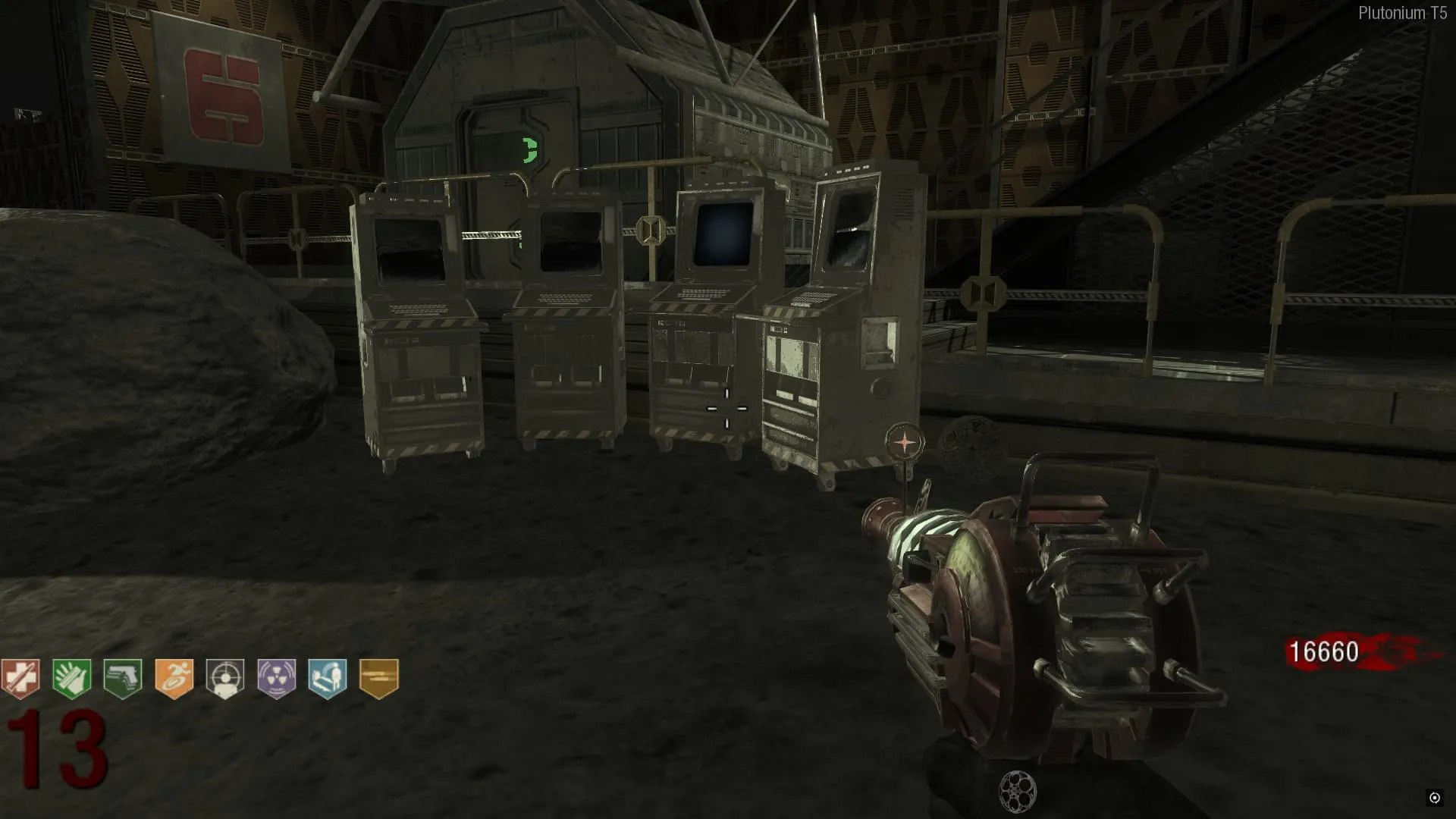Click the white circle overlay icon

pos(1434,797)
